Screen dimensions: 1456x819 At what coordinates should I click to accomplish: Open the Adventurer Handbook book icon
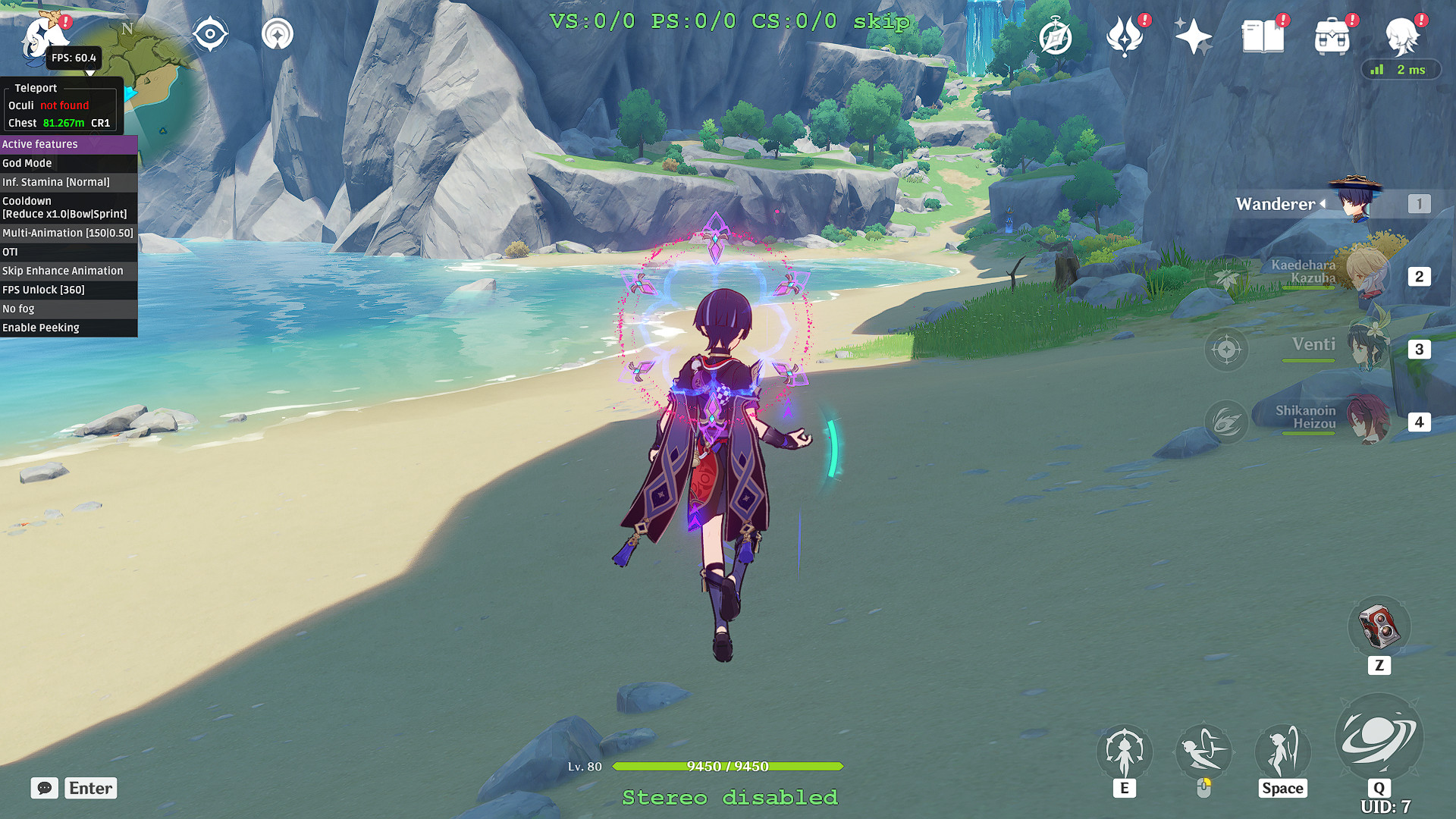coord(1263,34)
